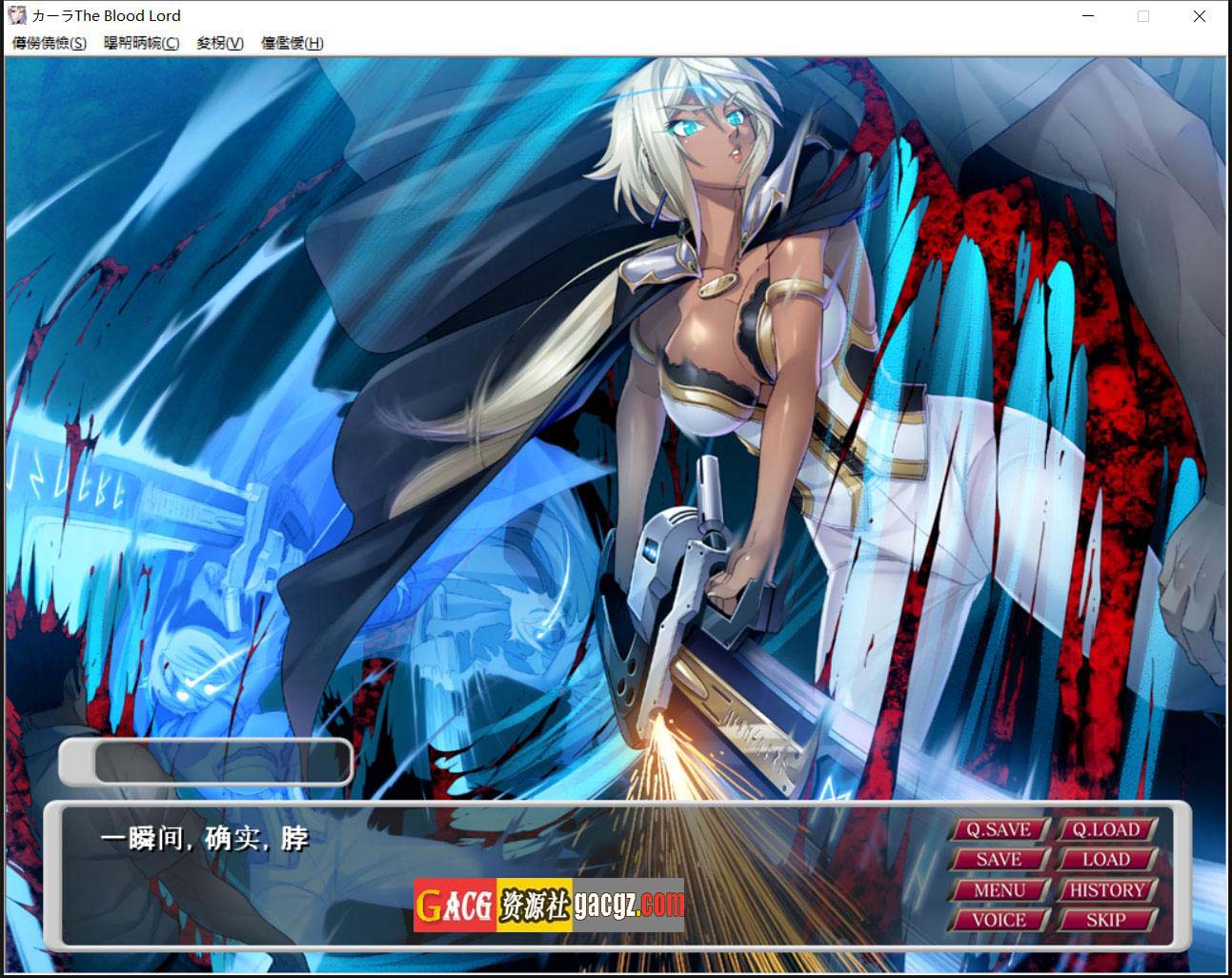Minimize the game window
Viewport: 1232px width, 978px height.
[x=1088, y=16]
